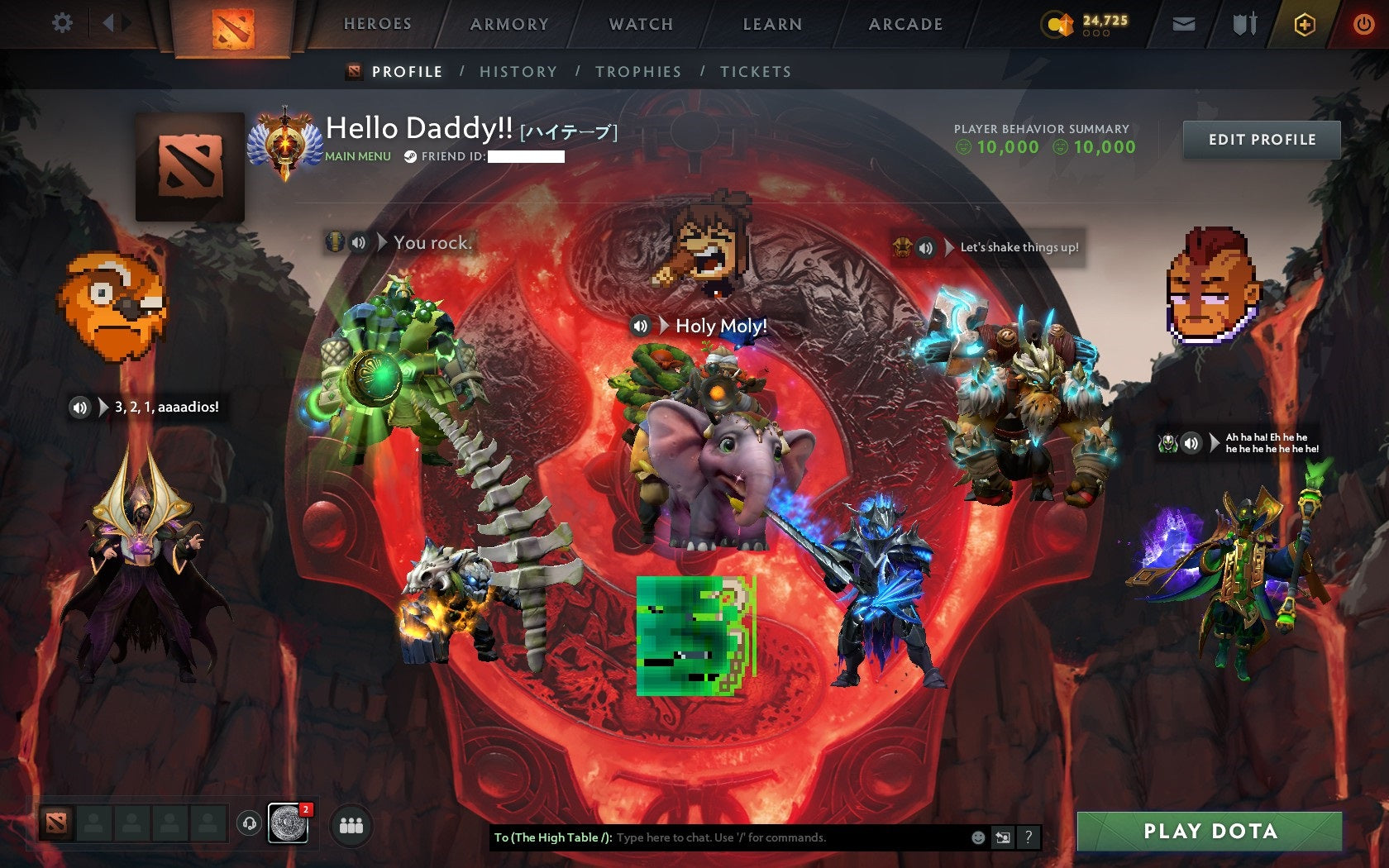
Task: Open the ARCADE menu
Action: 905,25
